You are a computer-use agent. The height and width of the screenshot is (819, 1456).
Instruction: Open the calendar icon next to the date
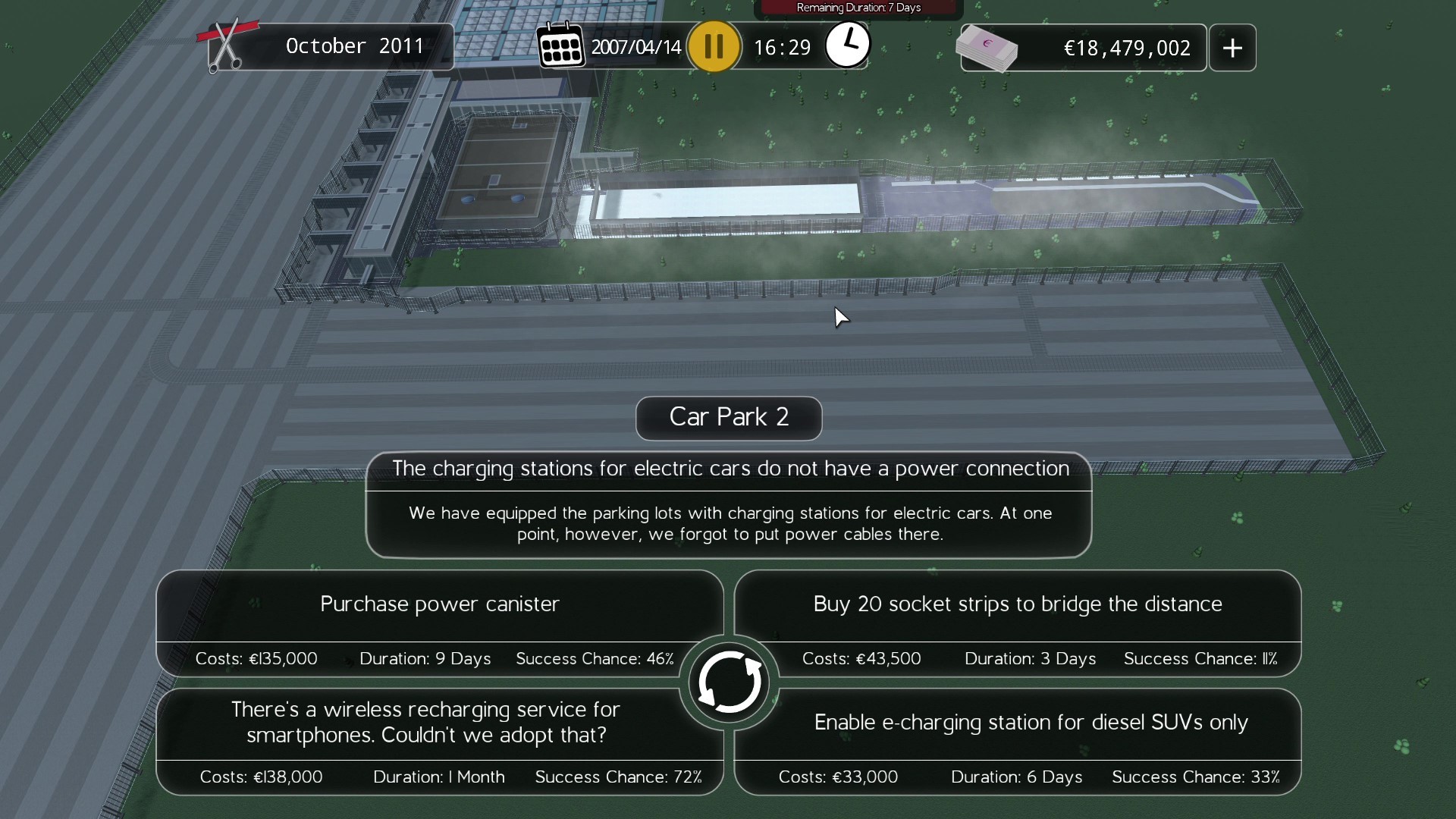pyautogui.click(x=561, y=45)
